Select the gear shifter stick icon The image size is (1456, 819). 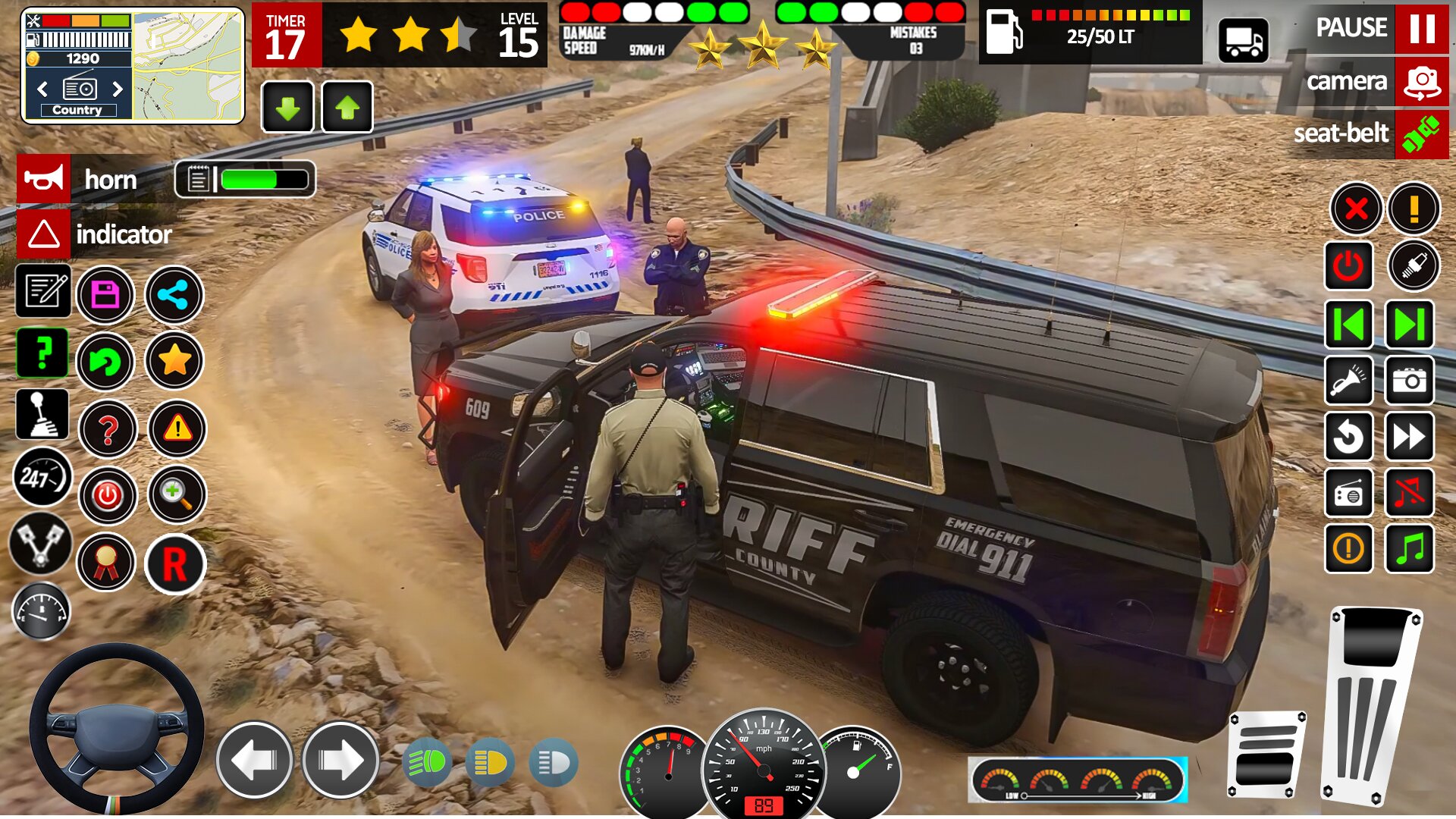[43, 414]
